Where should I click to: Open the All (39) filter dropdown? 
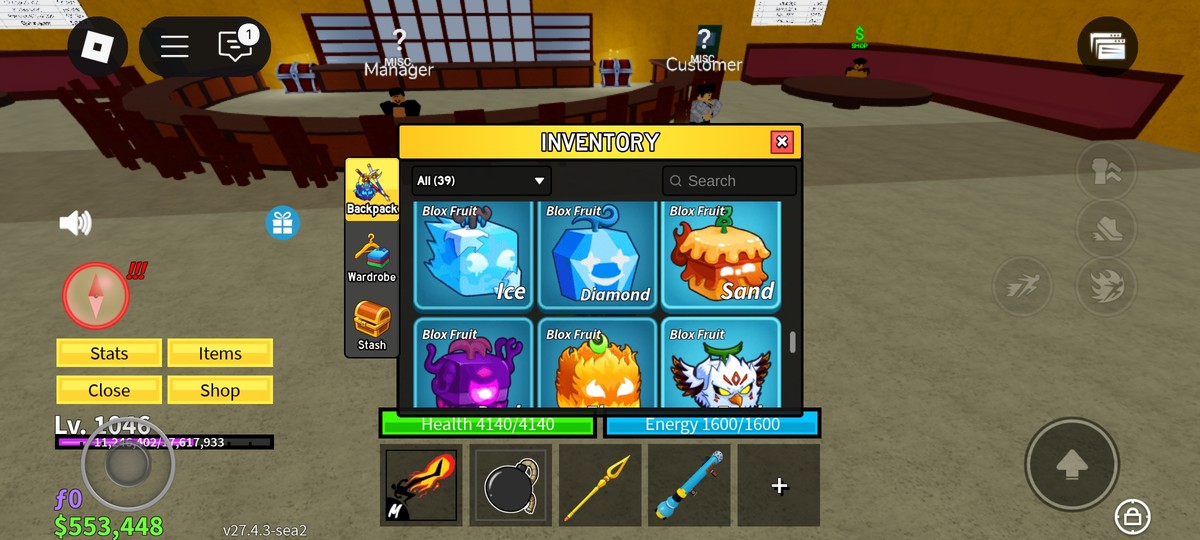(481, 181)
